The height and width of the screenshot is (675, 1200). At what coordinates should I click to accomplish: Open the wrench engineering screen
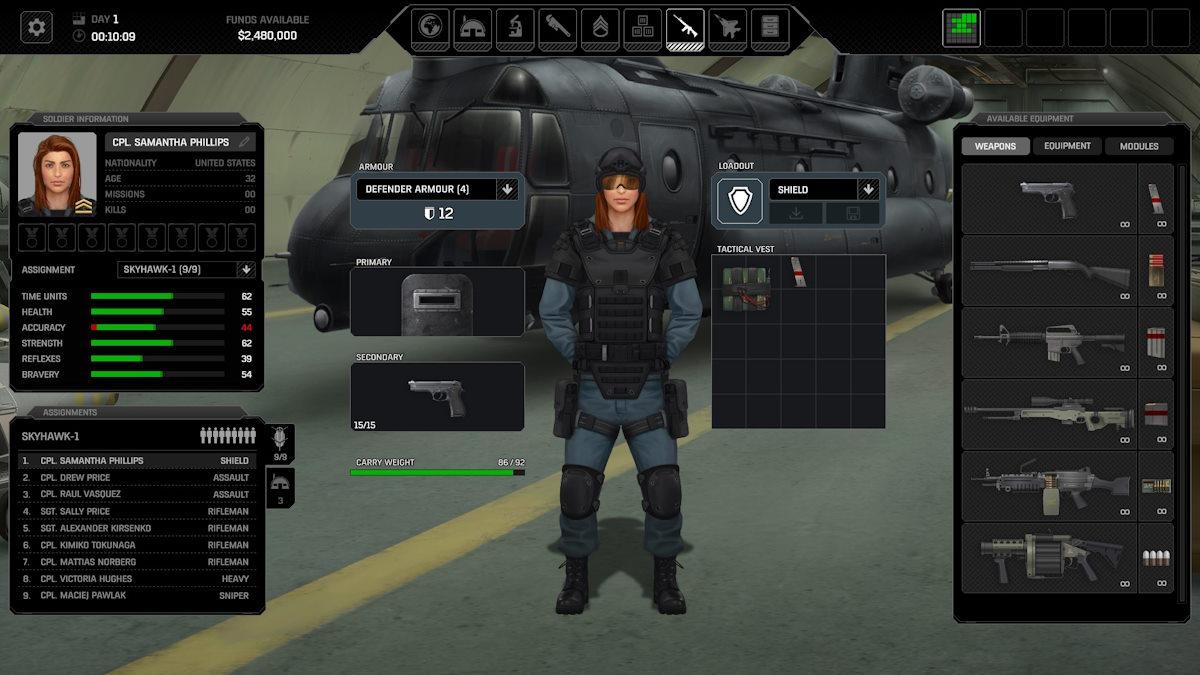pos(557,27)
